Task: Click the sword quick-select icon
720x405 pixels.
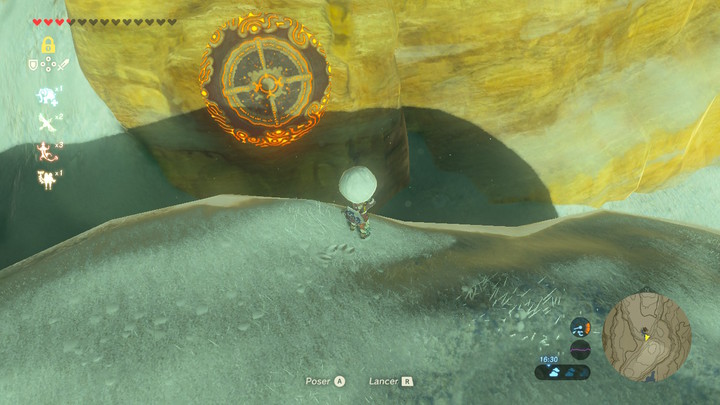Action: [x=61, y=66]
